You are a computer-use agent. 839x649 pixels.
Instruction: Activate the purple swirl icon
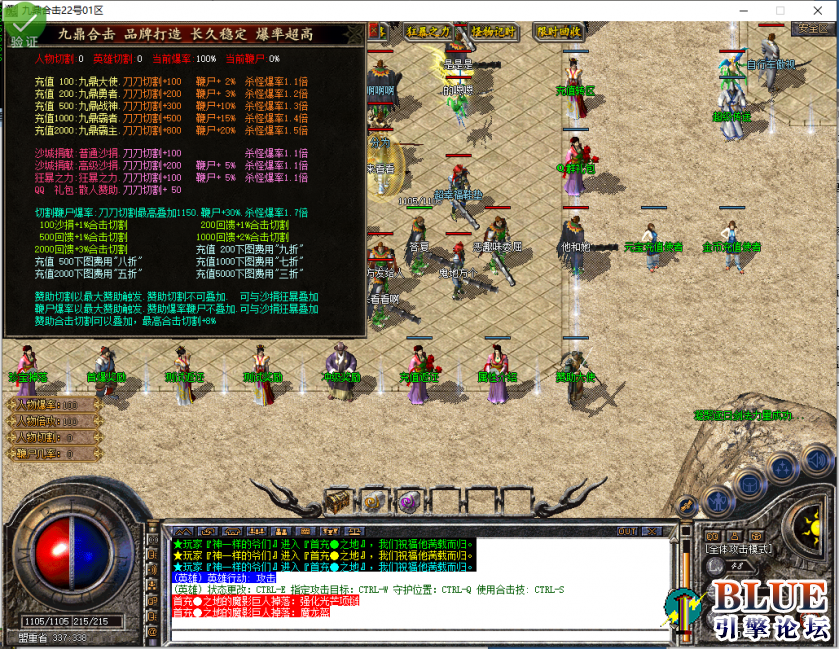click(407, 501)
